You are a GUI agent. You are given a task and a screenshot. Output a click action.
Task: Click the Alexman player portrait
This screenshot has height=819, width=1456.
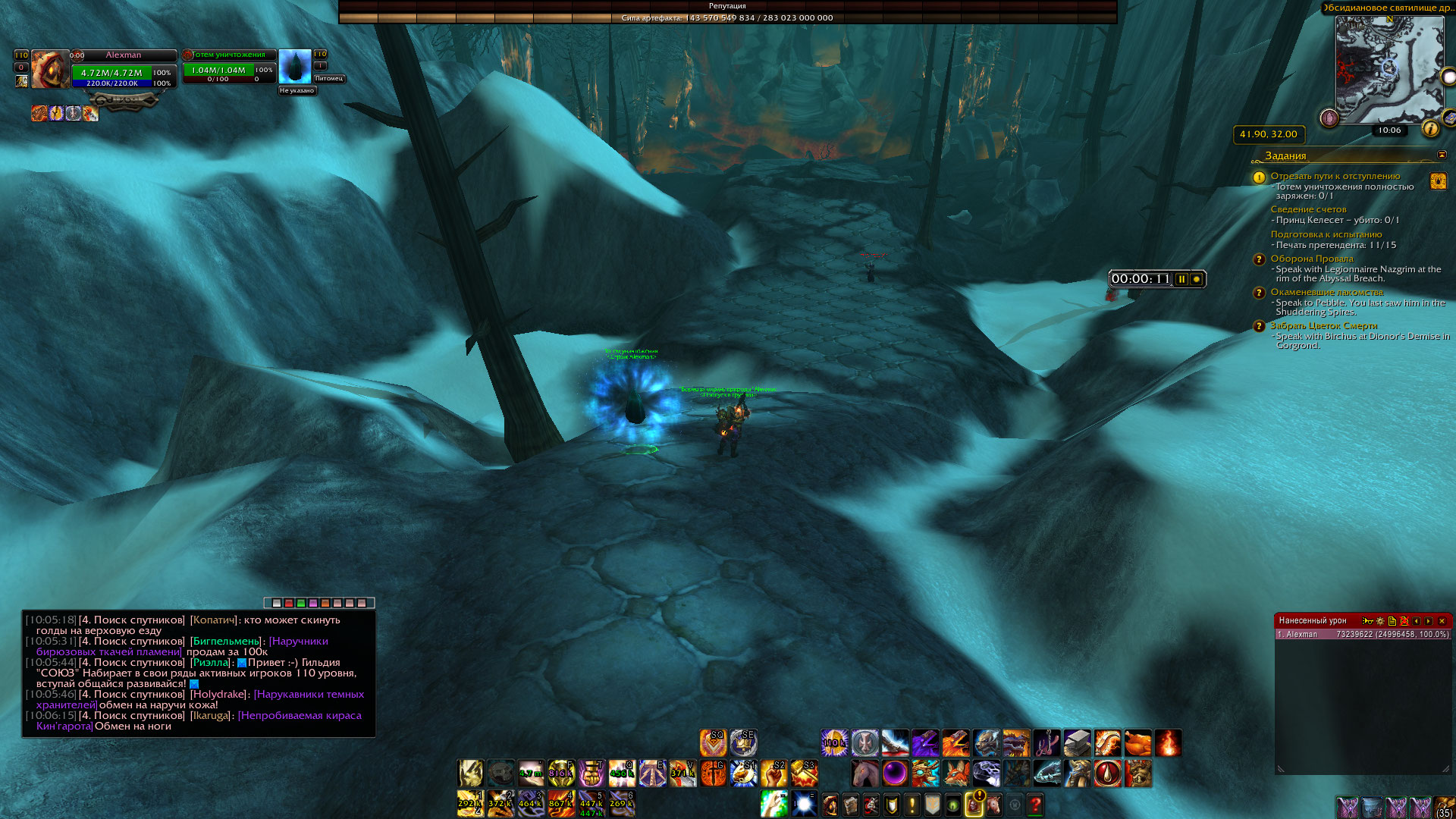(x=49, y=70)
